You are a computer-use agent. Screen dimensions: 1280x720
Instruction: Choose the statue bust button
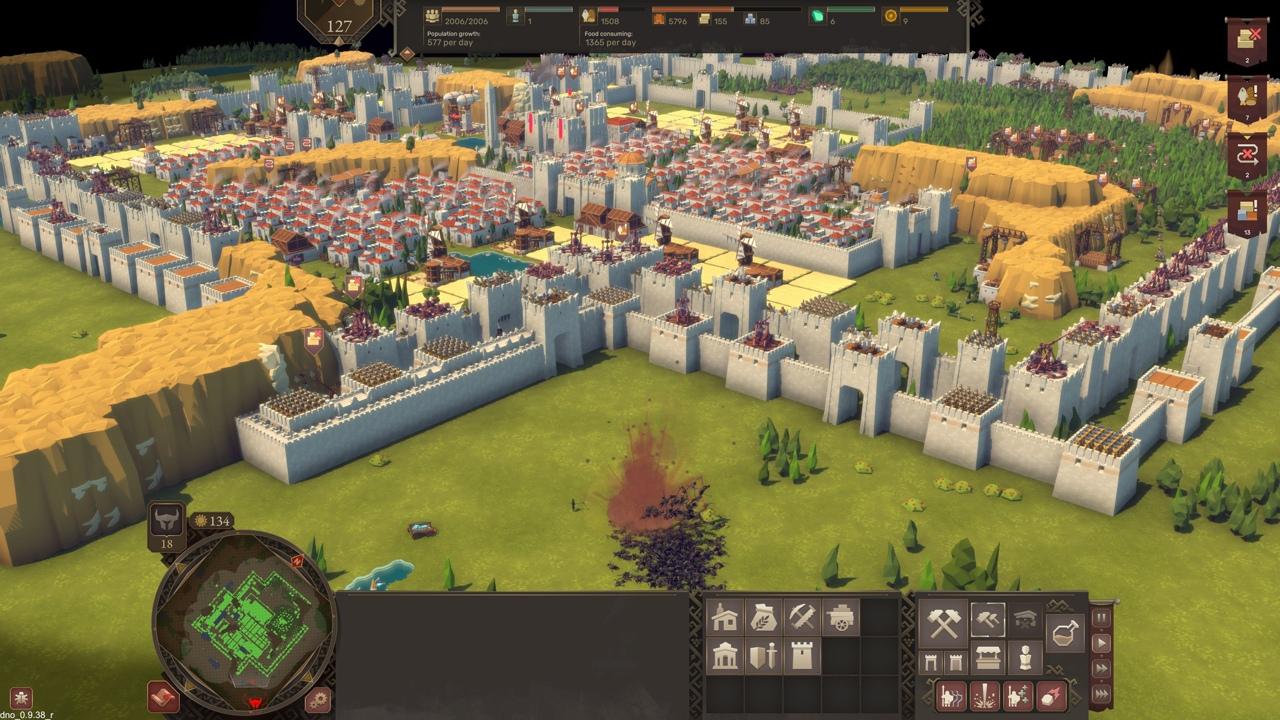[1025, 658]
